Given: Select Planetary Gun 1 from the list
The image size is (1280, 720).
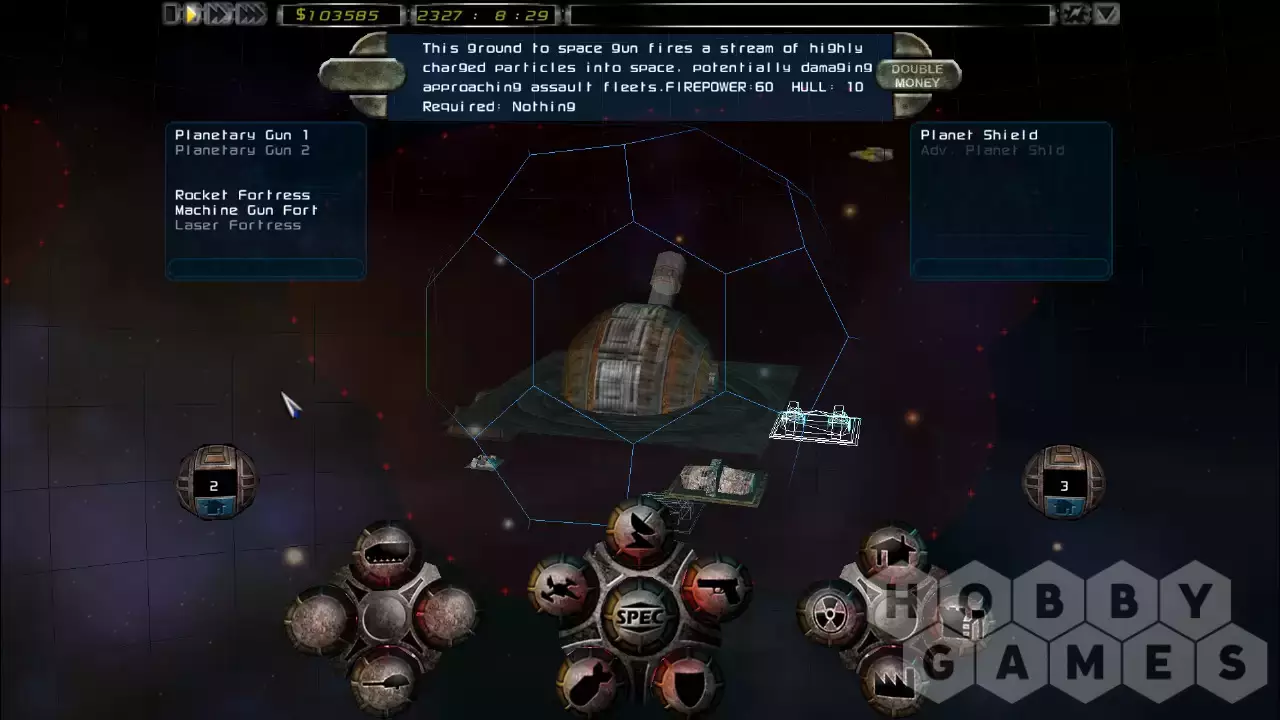Looking at the screenshot, I should 242,135.
